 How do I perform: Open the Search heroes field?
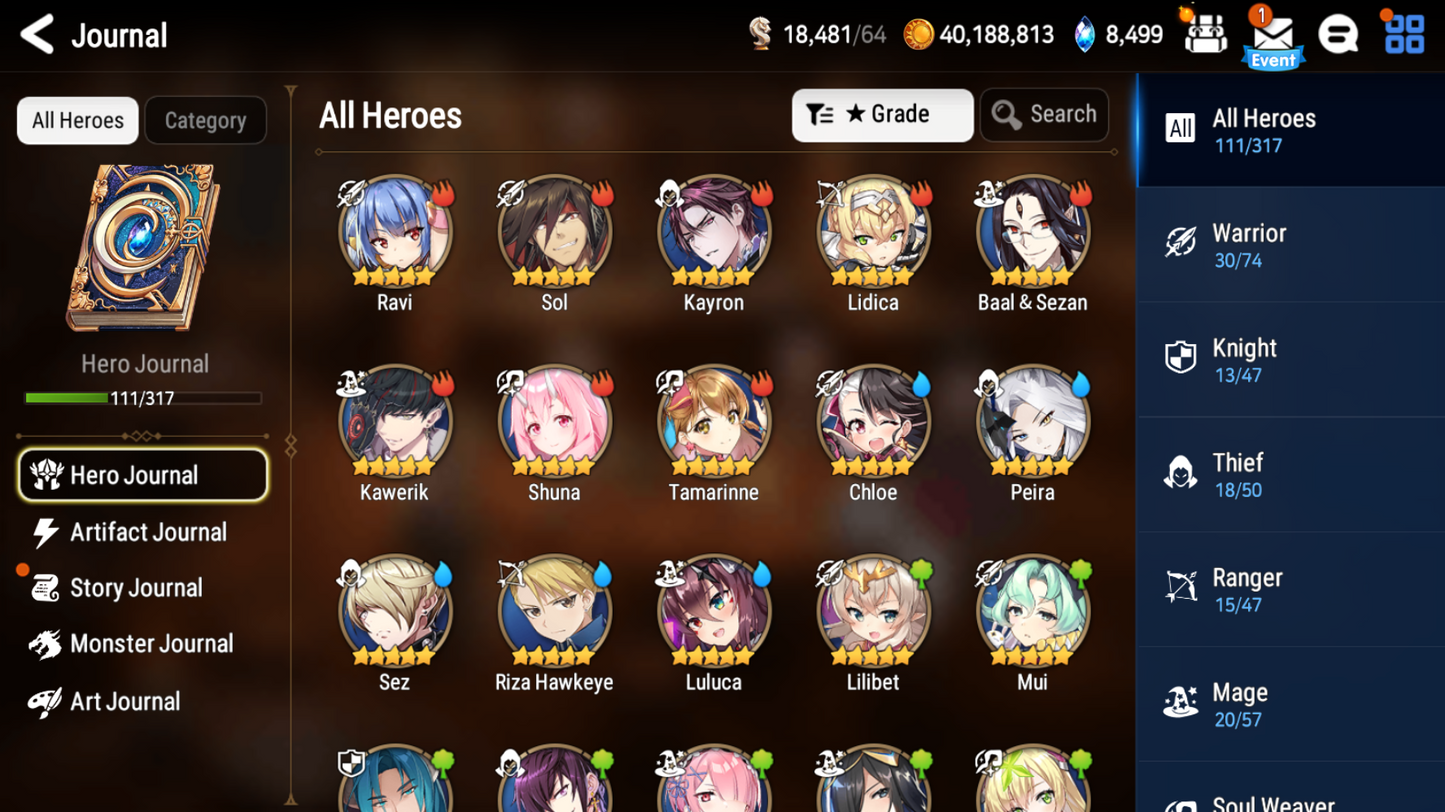coord(1044,114)
